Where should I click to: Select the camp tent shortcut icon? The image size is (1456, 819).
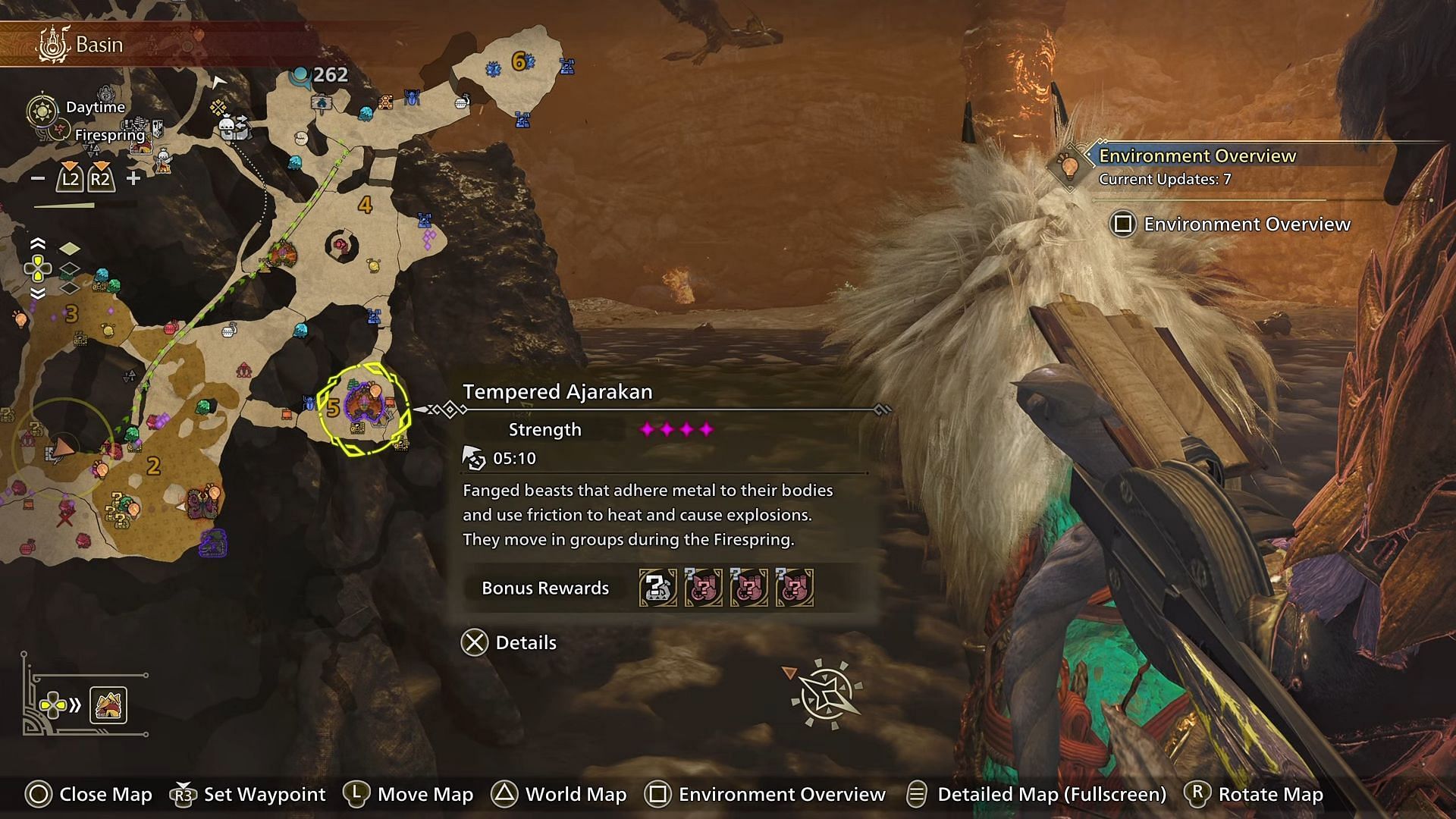click(108, 706)
